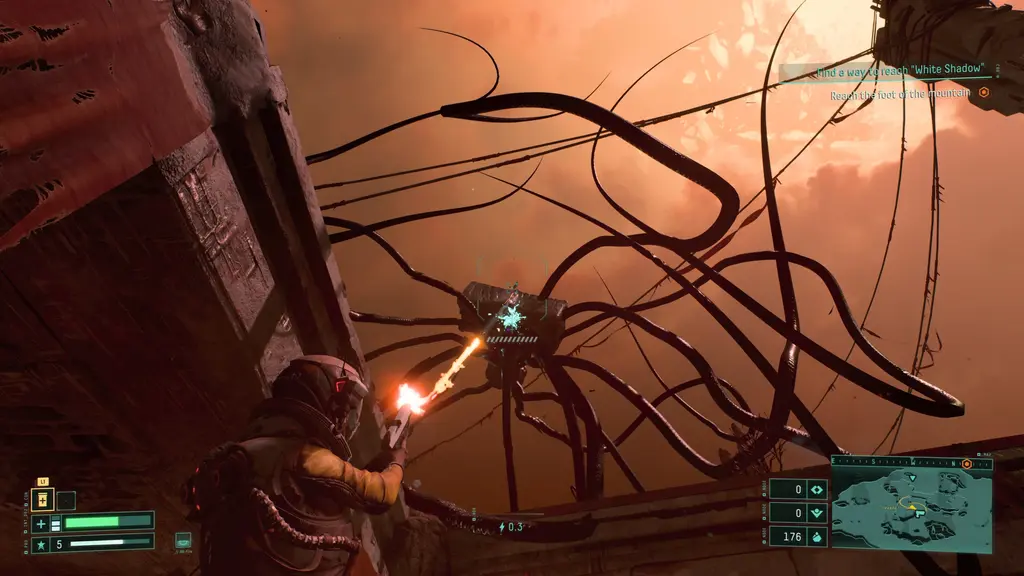Click the orange hexagon marker on the compass
This screenshot has width=1024, height=576.
pos(967,464)
